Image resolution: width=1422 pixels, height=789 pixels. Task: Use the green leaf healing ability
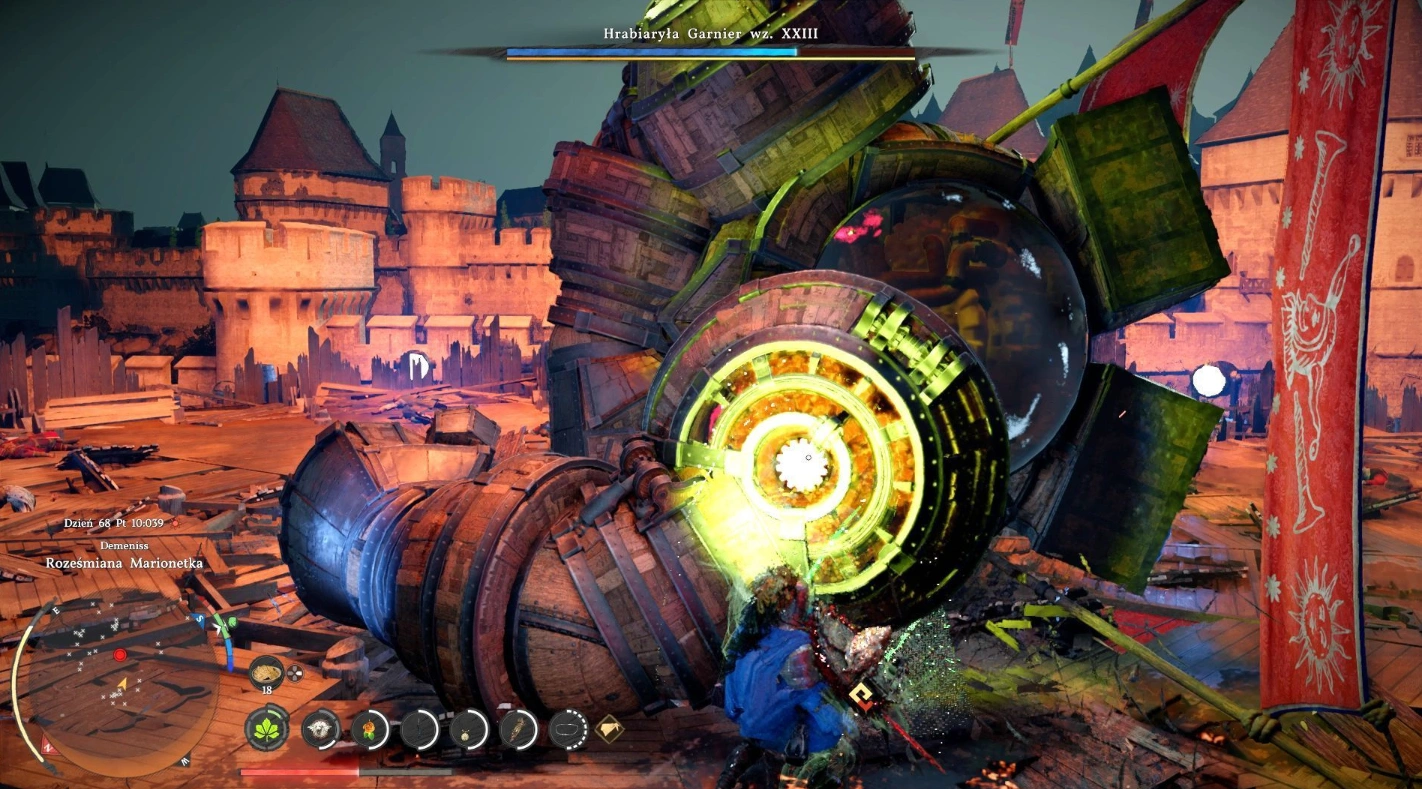point(267,729)
